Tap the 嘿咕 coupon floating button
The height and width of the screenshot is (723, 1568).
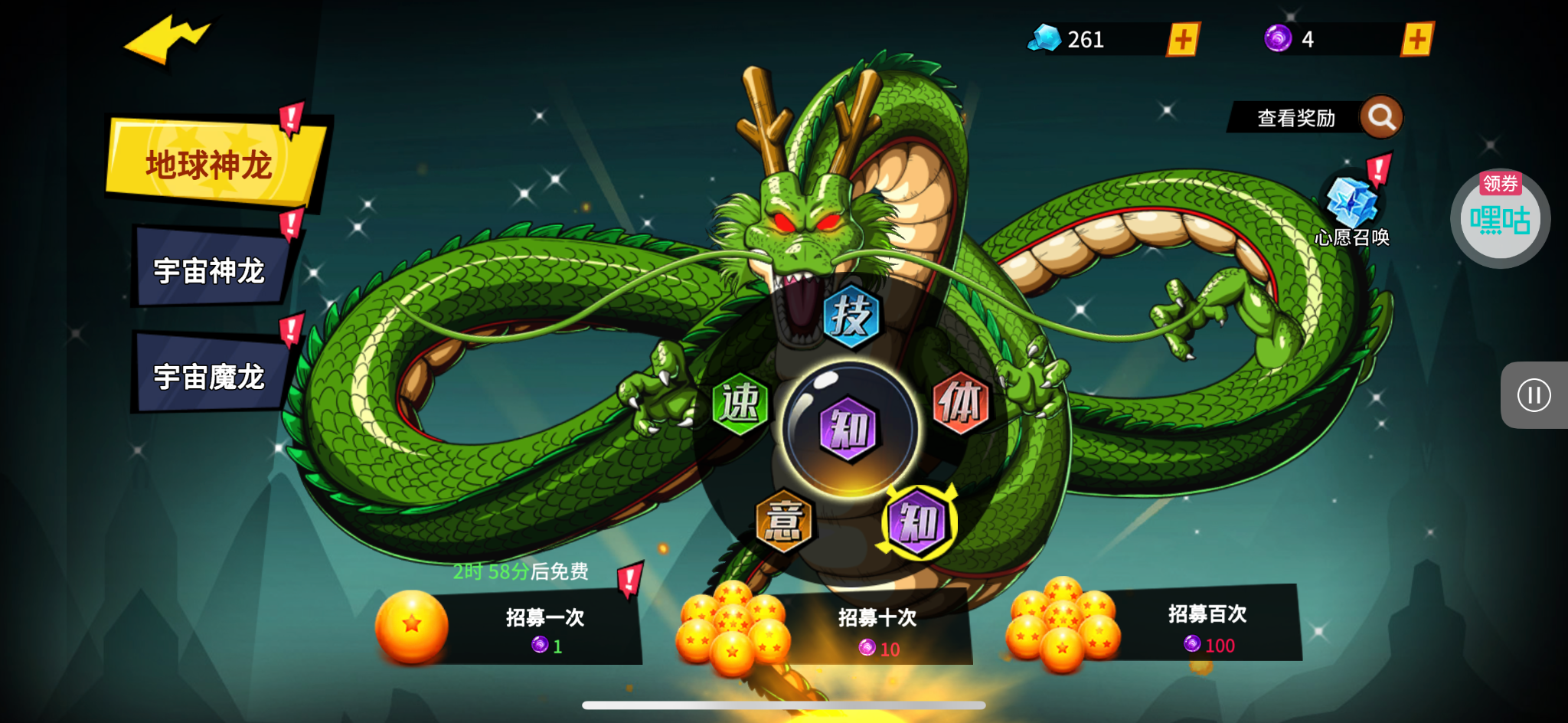[x=1500, y=219]
